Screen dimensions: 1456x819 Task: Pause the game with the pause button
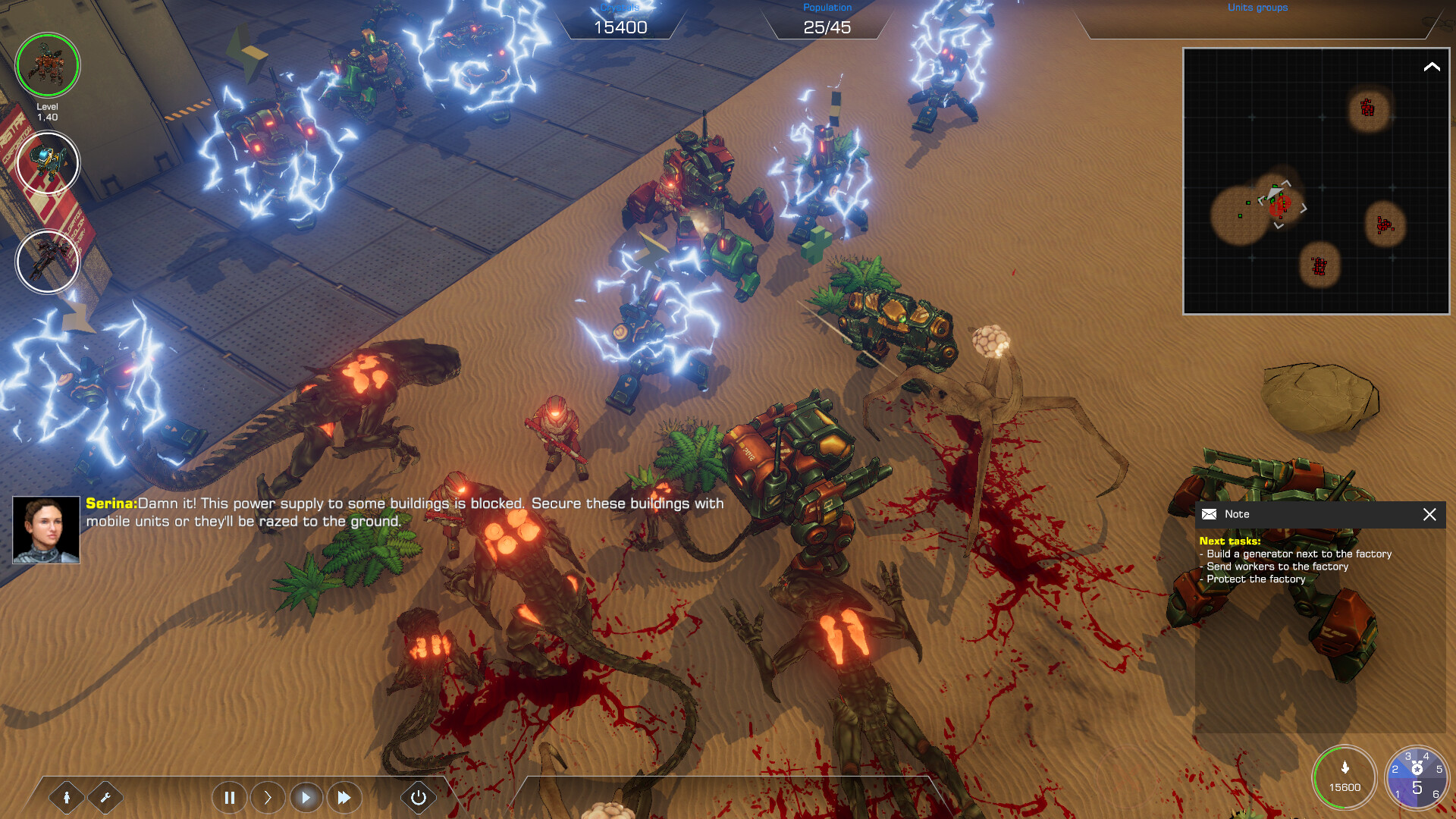click(x=229, y=797)
